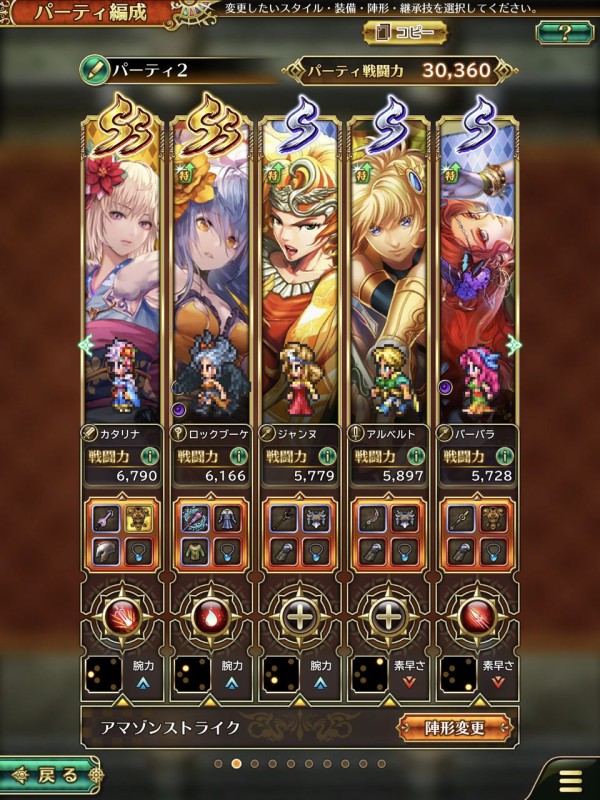Click the 陣形変更 formation change button

coord(455,727)
